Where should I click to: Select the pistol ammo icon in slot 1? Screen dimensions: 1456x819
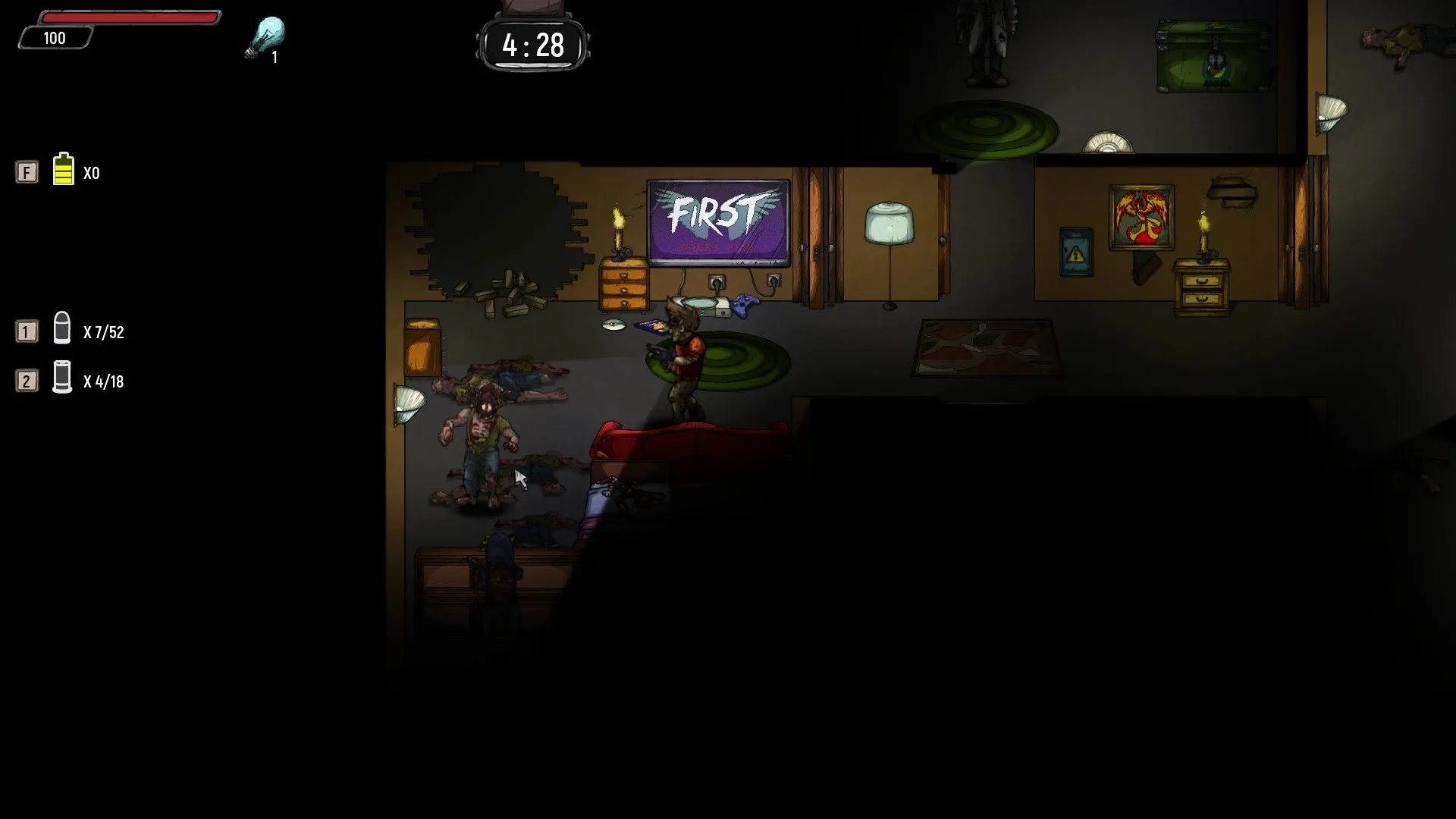point(62,331)
